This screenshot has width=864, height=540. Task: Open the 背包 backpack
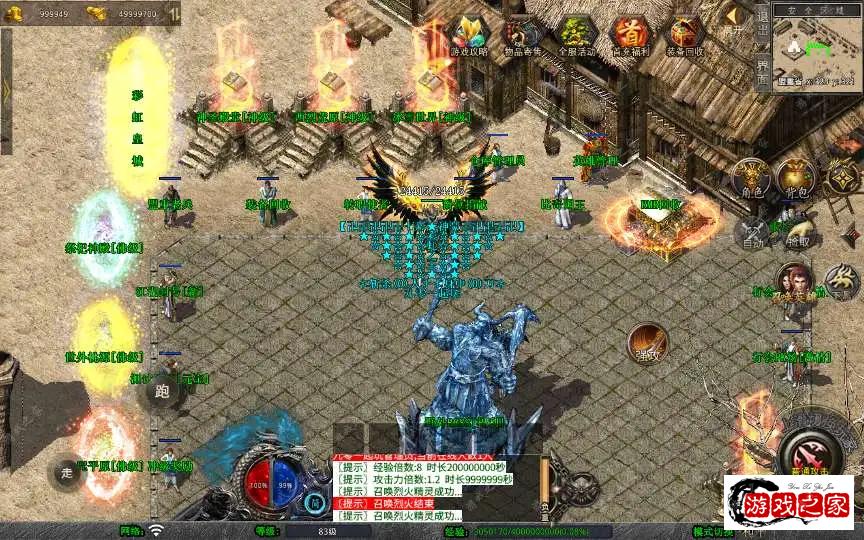click(795, 178)
